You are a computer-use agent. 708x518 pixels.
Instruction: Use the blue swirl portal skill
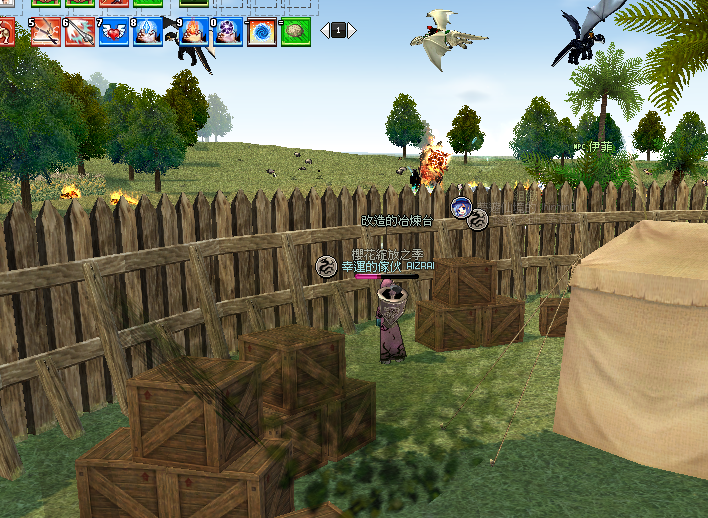pyautogui.click(x=261, y=31)
